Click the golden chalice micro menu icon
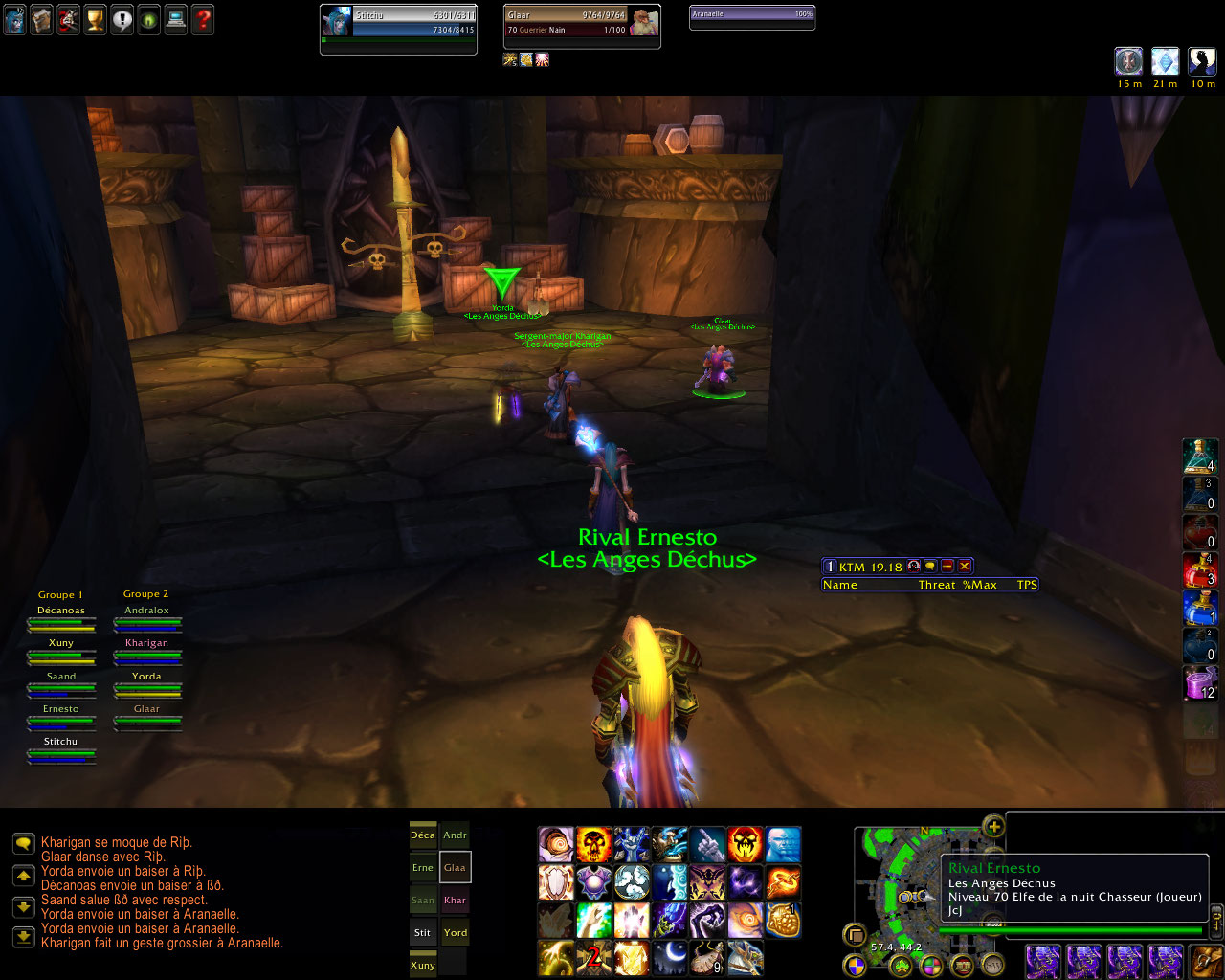This screenshot has height=980, width=1225. tap(95, 20)
